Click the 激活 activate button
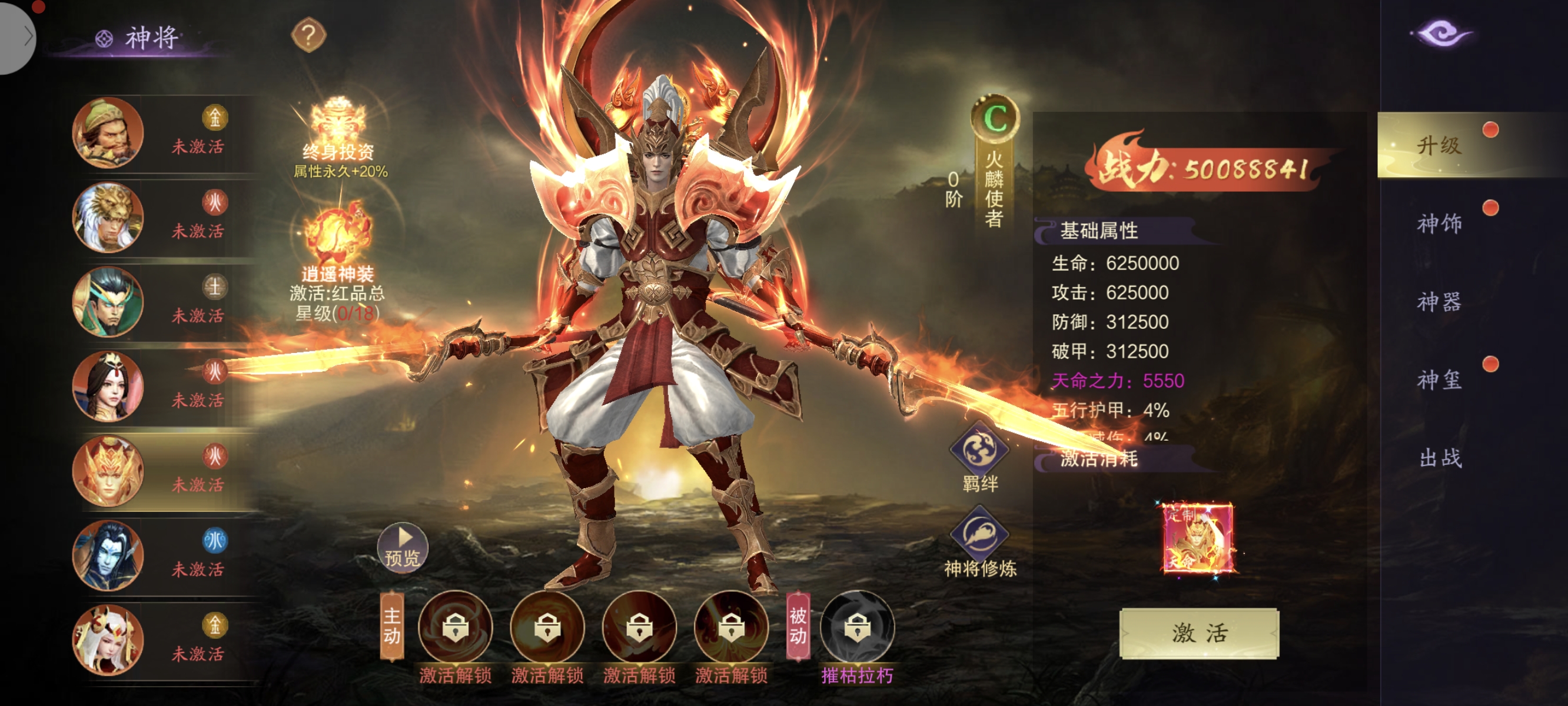The height and width of the screenshot is (706, 1568). point(1198,633)
